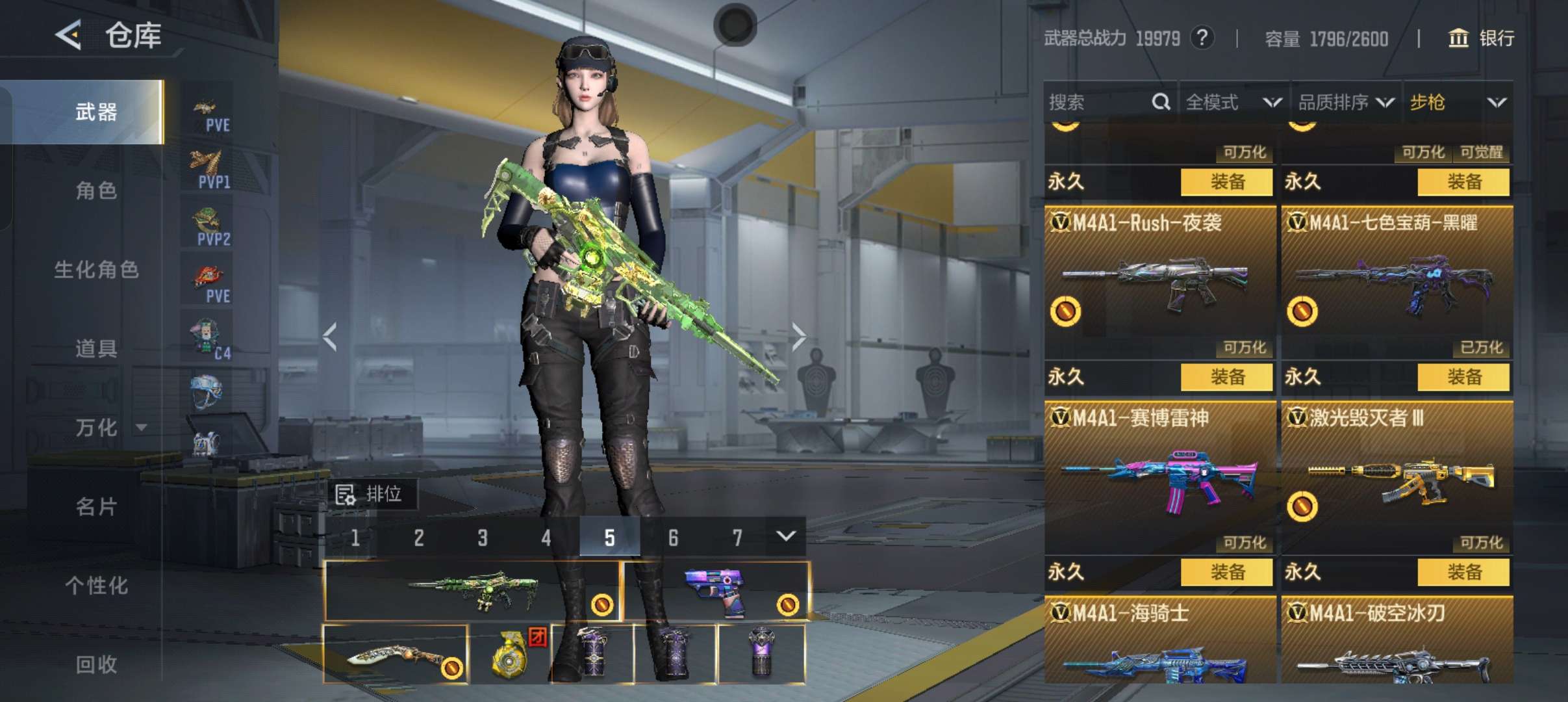Switch to loadout slot 6

click(x=673, y=538)
